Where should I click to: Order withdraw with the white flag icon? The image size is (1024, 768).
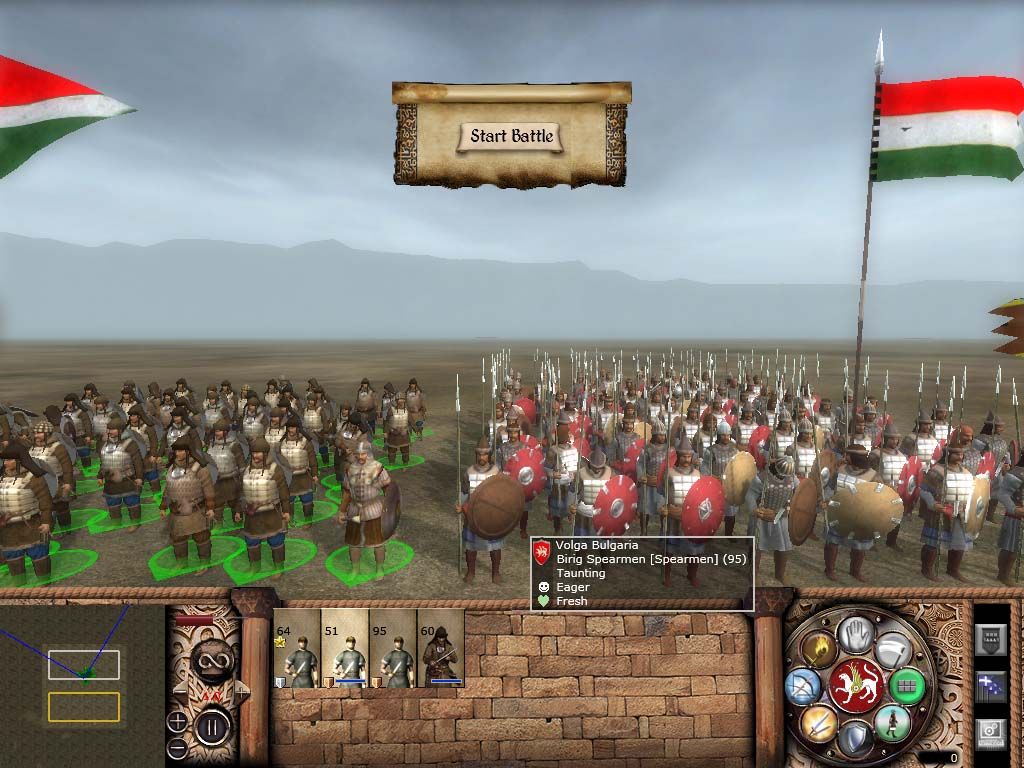(893, 650)
